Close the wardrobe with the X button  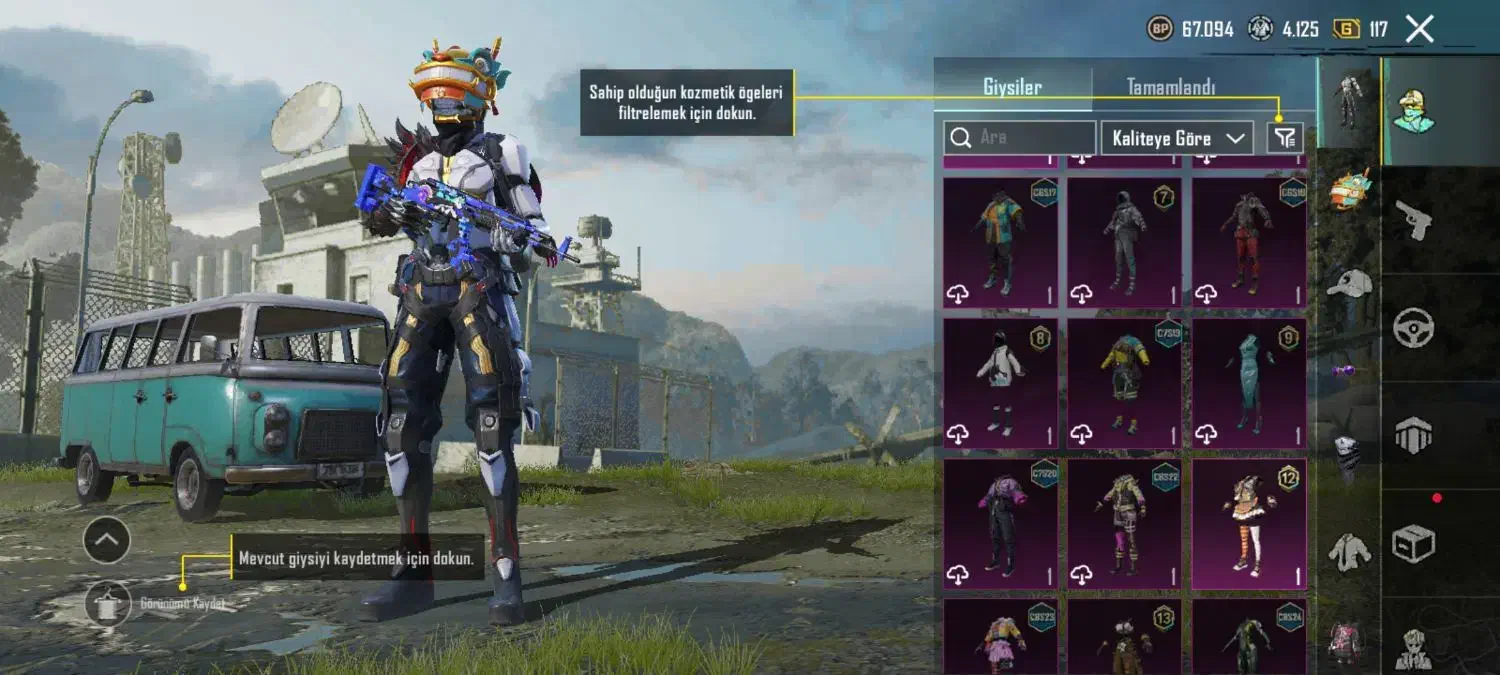[x=1419, y=29]
